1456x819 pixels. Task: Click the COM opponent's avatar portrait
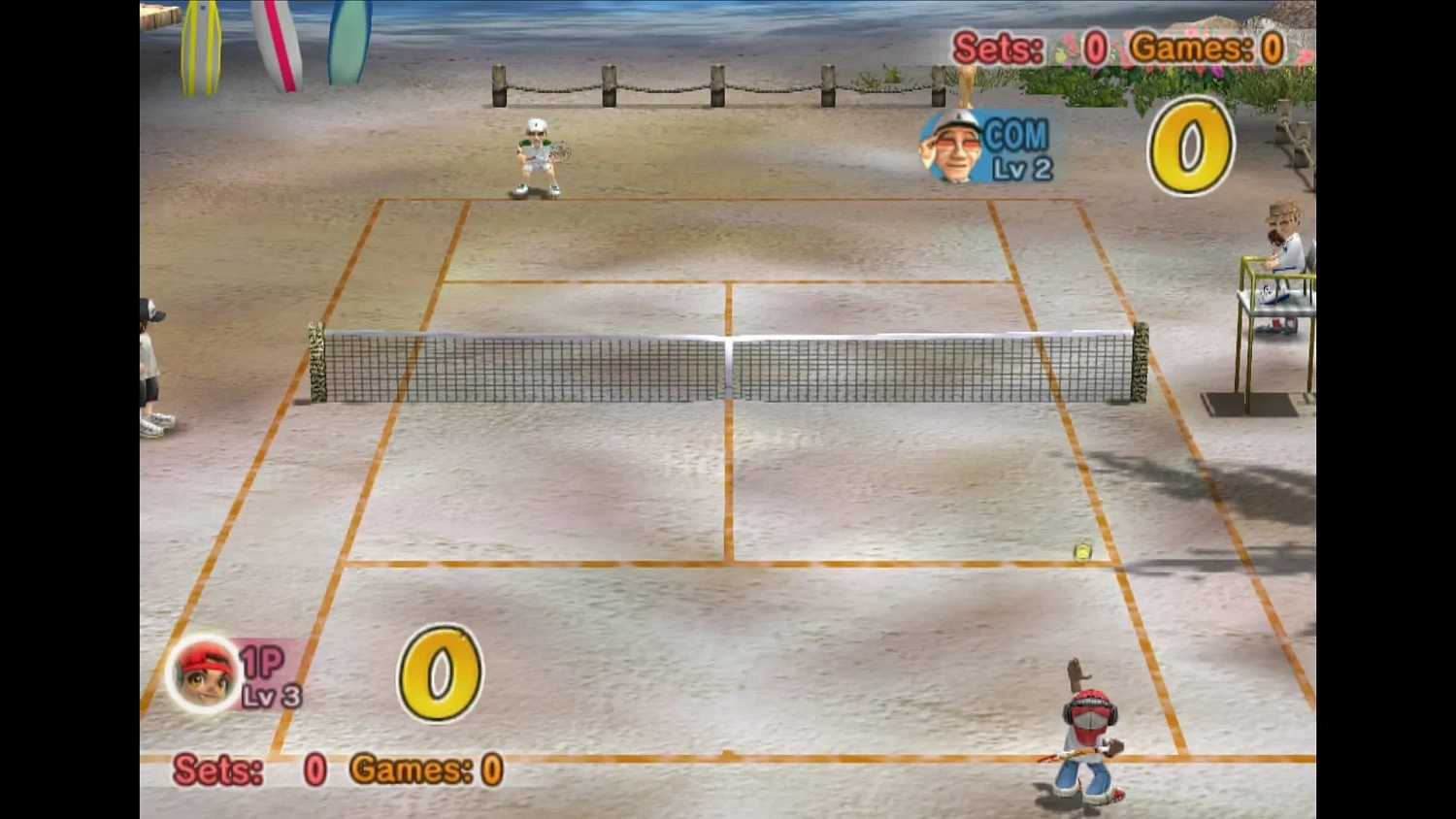949,148
